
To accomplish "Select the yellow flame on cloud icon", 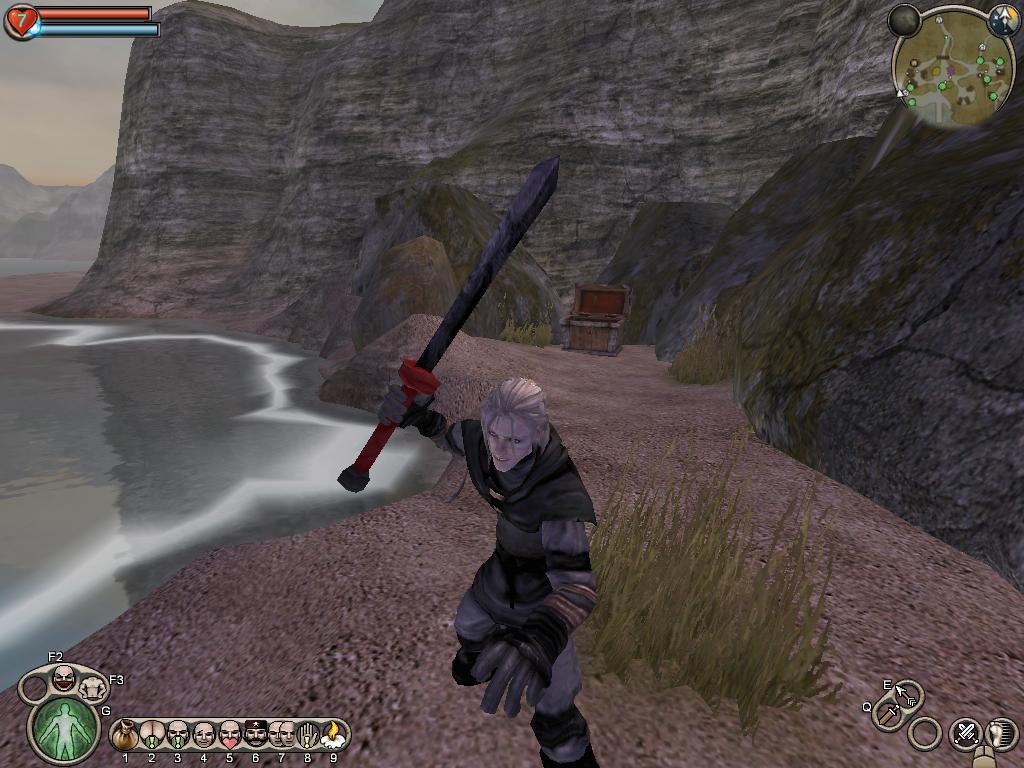I will pyautogui.click(x=333, y=735).
